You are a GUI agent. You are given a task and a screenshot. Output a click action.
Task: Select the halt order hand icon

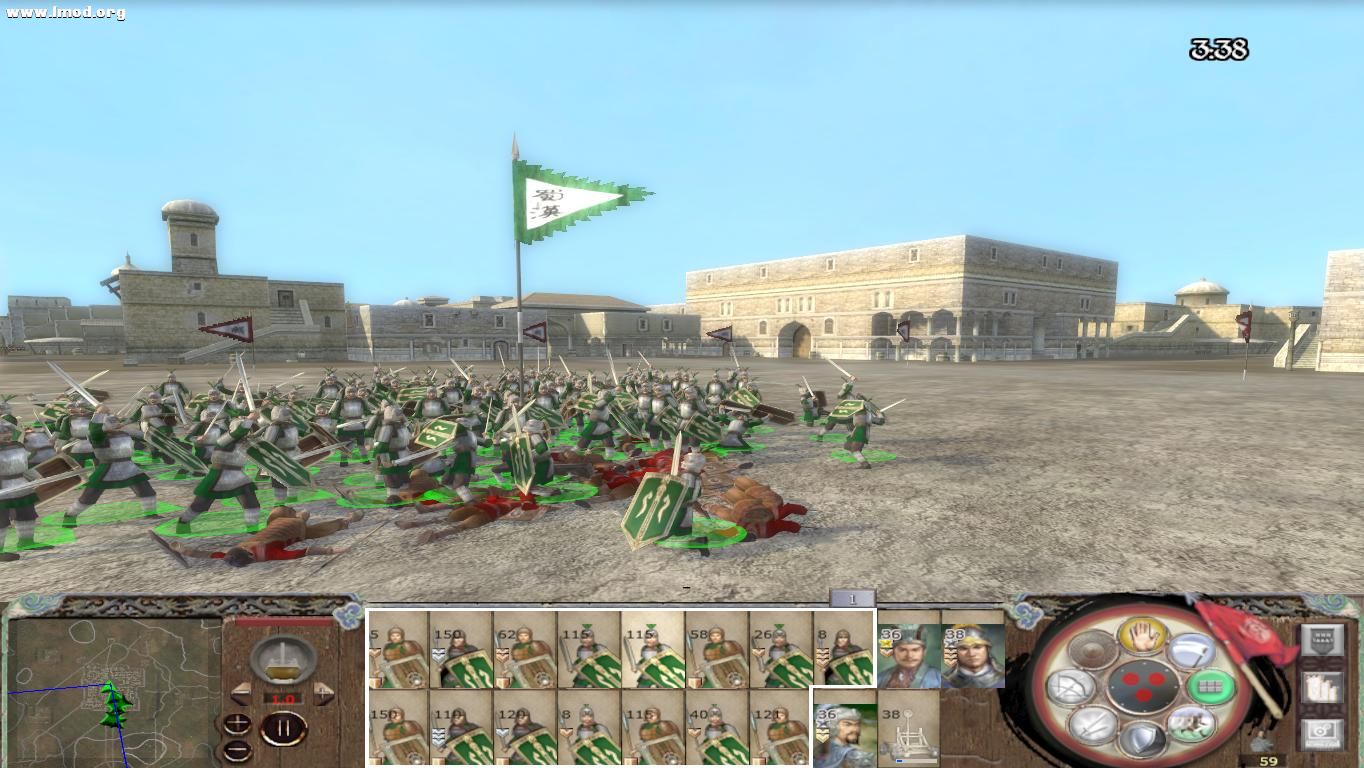pyautogui.click(x=1143, y=637)
